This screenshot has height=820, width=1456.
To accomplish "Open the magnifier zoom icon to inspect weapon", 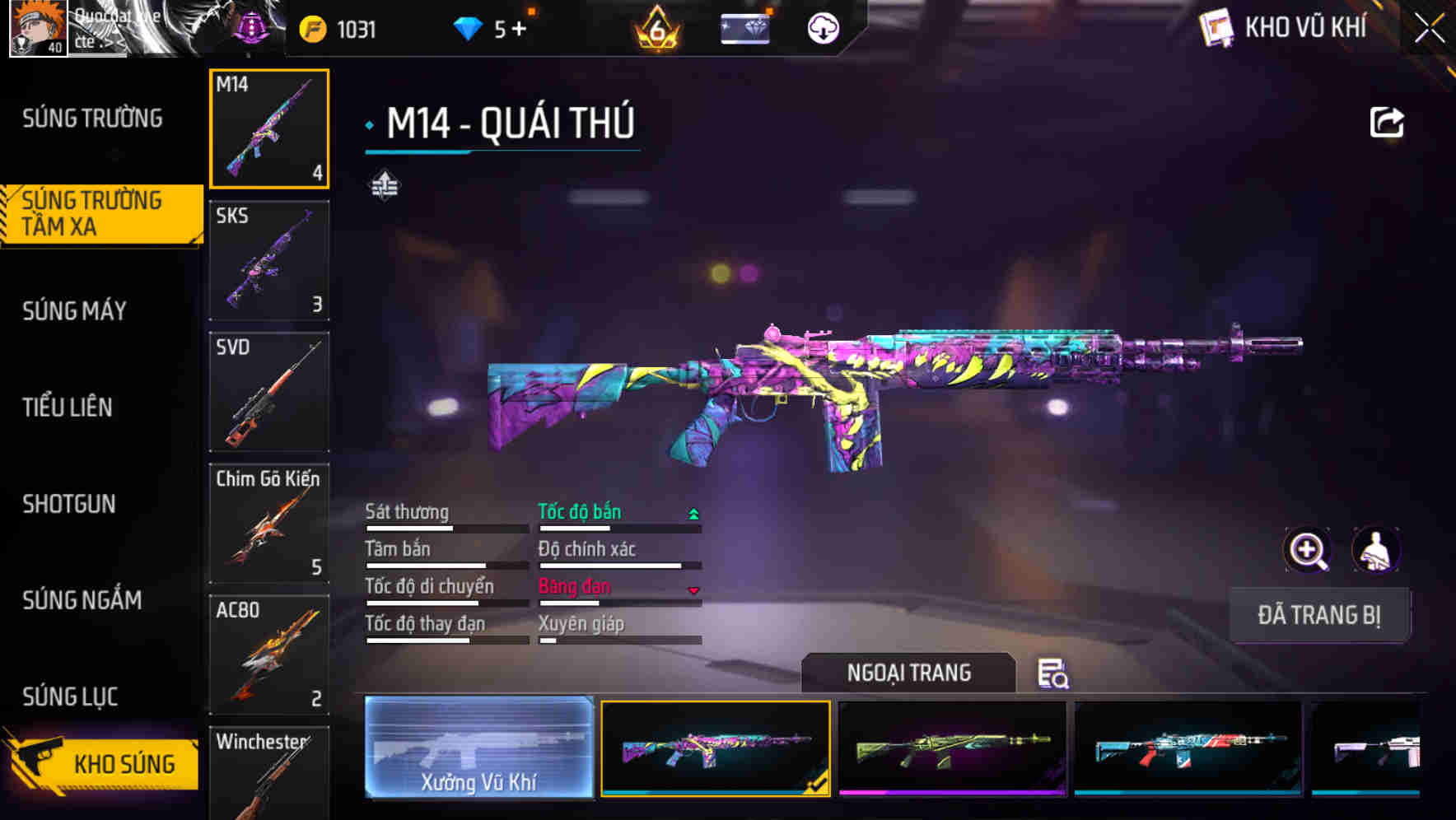I will pos(1308,550).
